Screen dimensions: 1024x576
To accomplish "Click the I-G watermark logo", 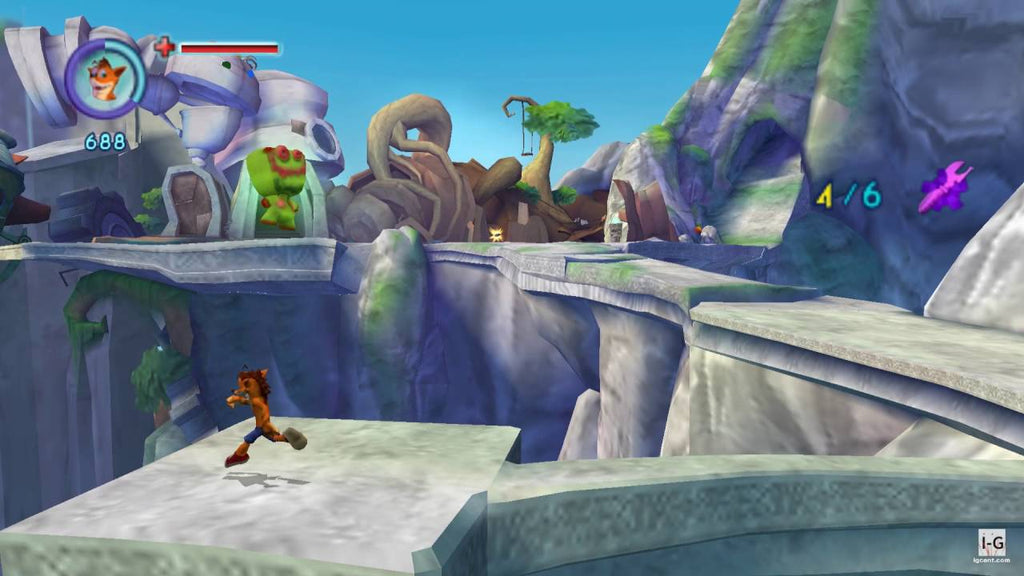I will [991, 543].
